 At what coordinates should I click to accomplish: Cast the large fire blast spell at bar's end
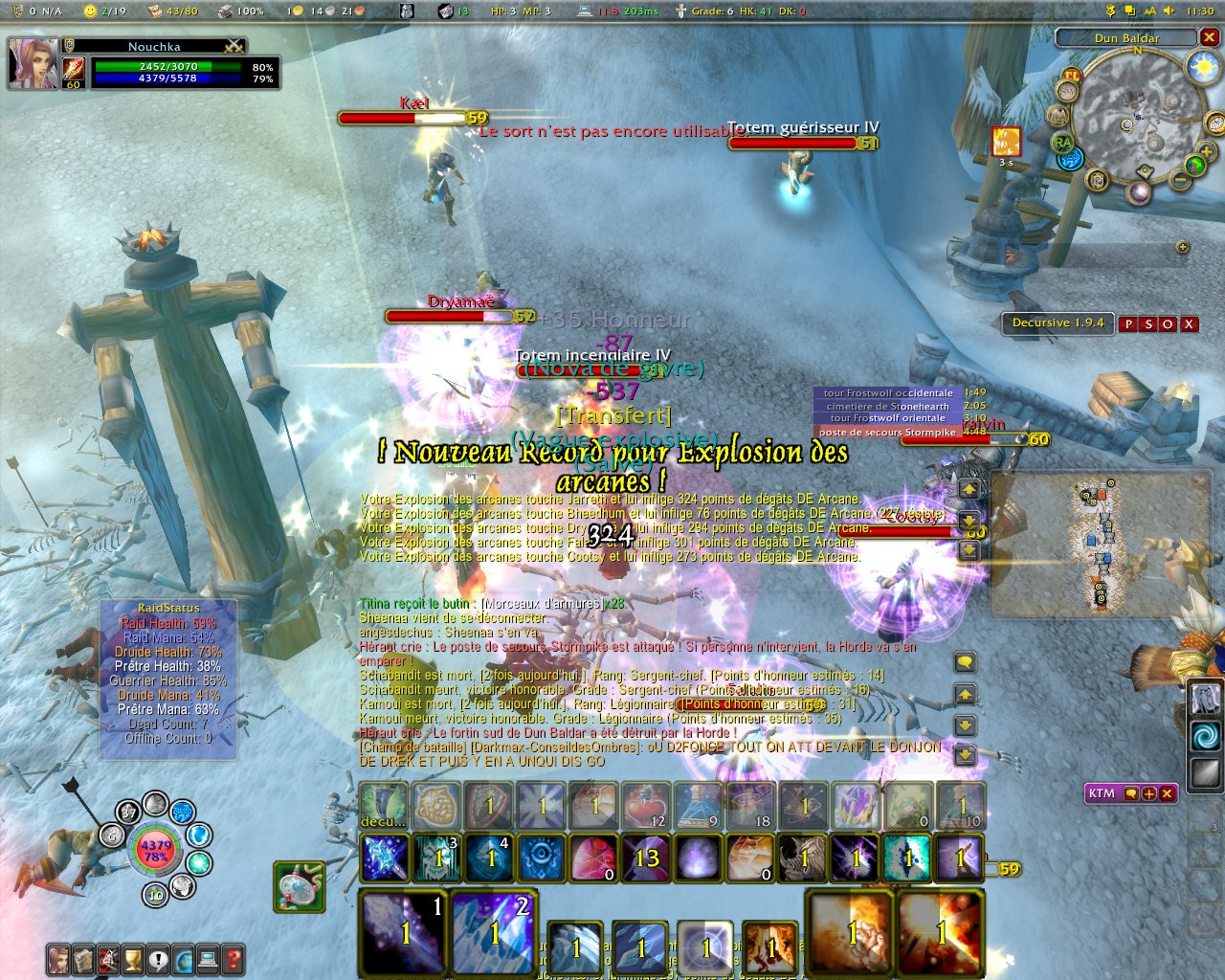point(941,932)
